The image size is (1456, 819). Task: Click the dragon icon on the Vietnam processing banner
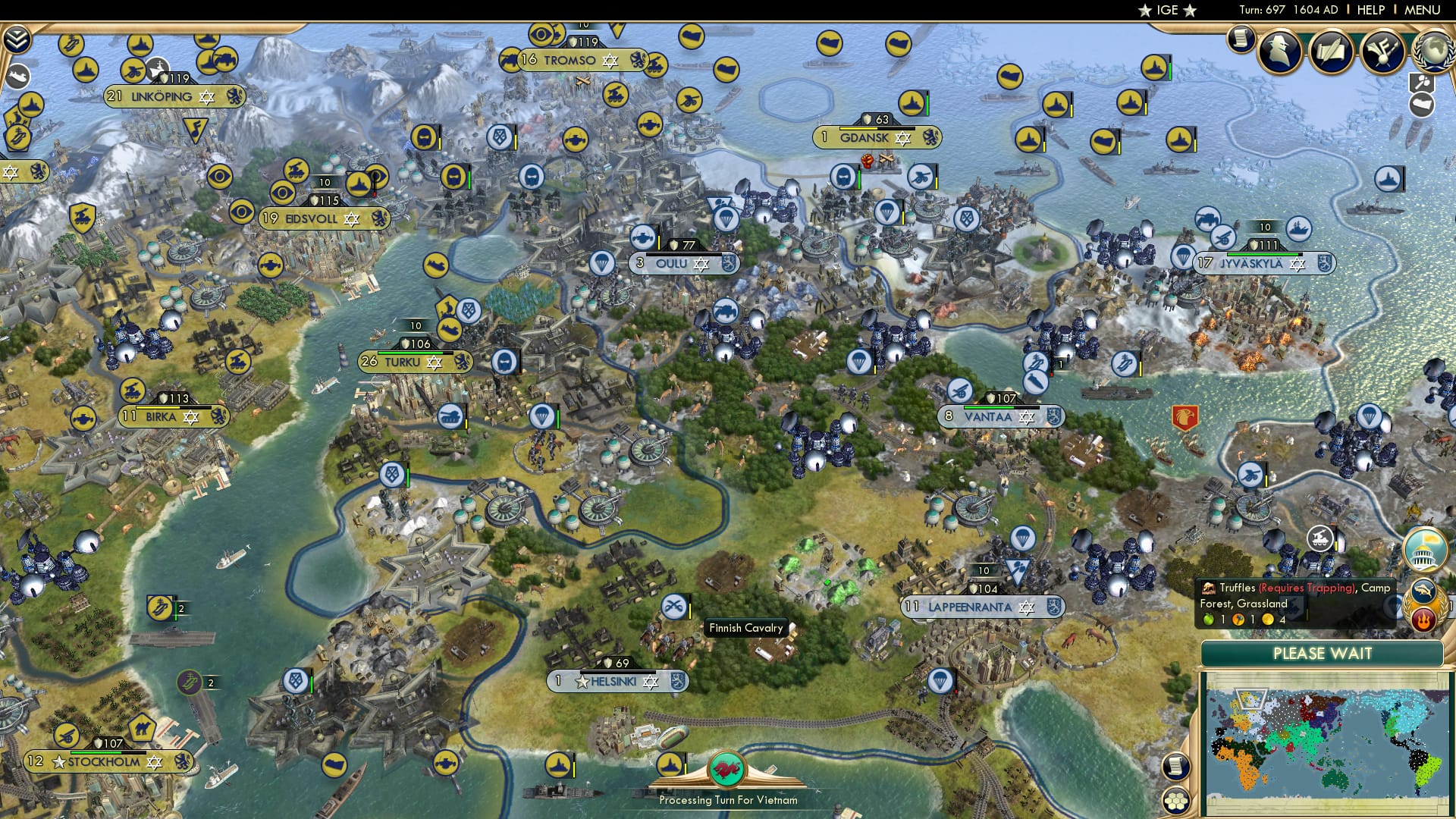(728, 770)
